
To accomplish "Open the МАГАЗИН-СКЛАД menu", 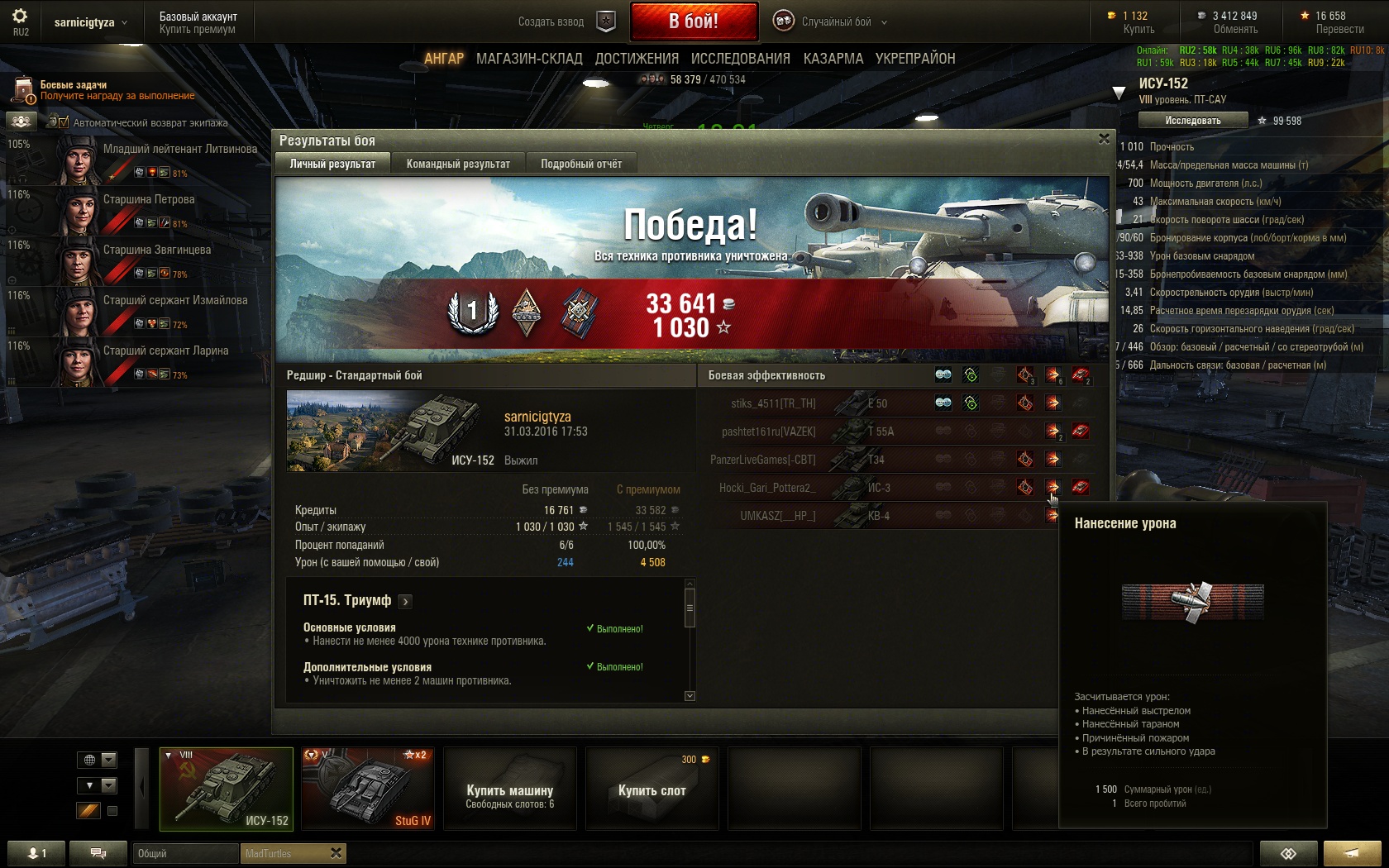I will (529, 59).
